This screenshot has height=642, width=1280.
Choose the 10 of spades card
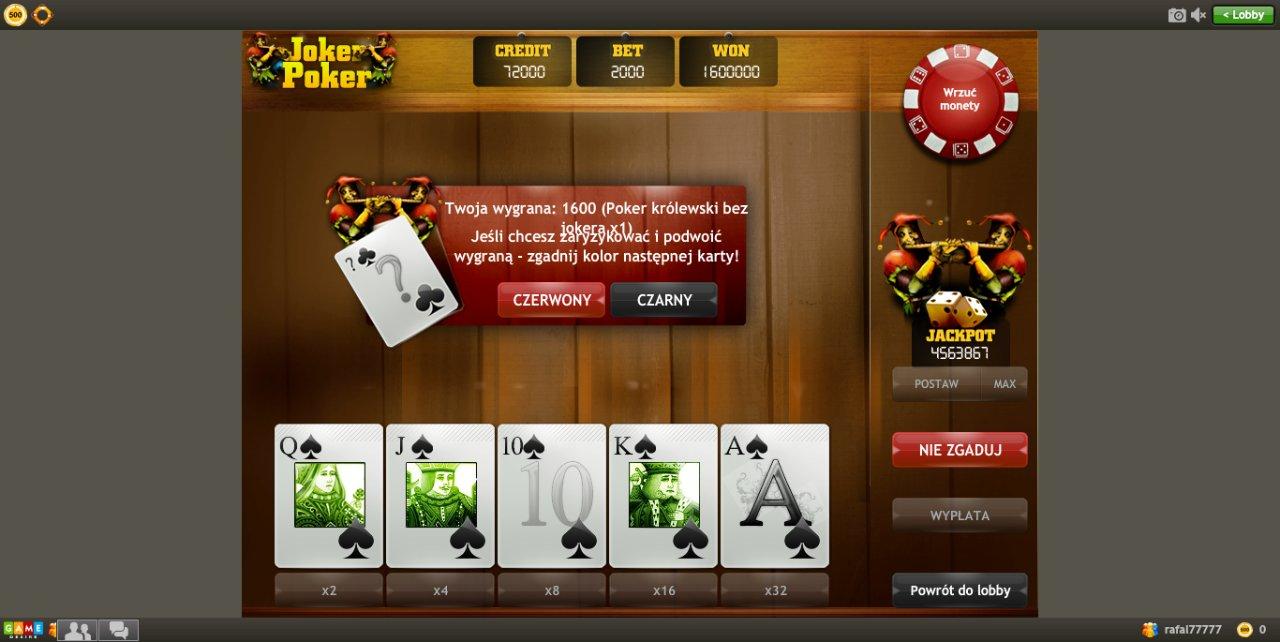click(552, 496)
